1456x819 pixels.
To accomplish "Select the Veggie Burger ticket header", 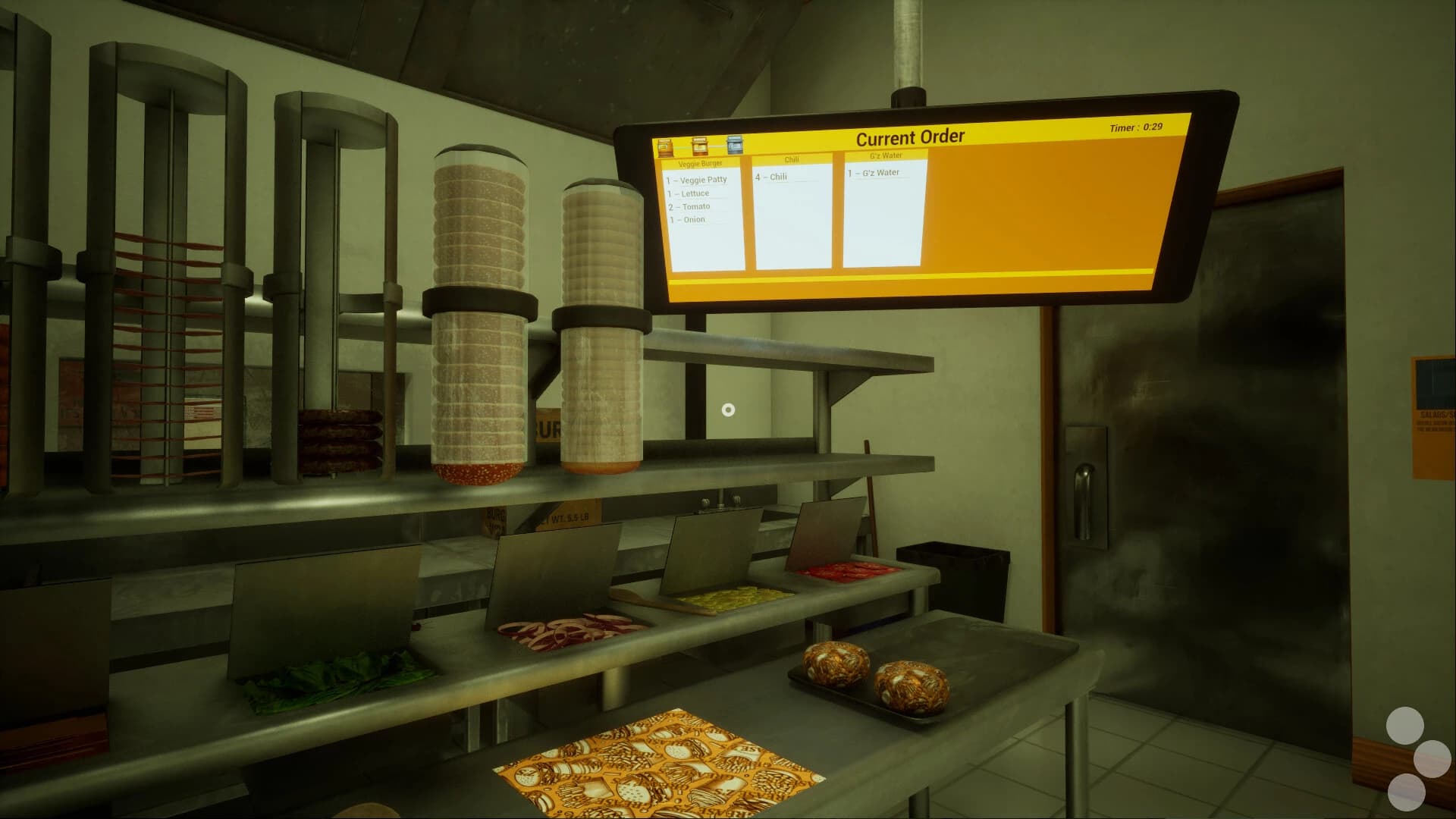I will click(x=700, y=162).
